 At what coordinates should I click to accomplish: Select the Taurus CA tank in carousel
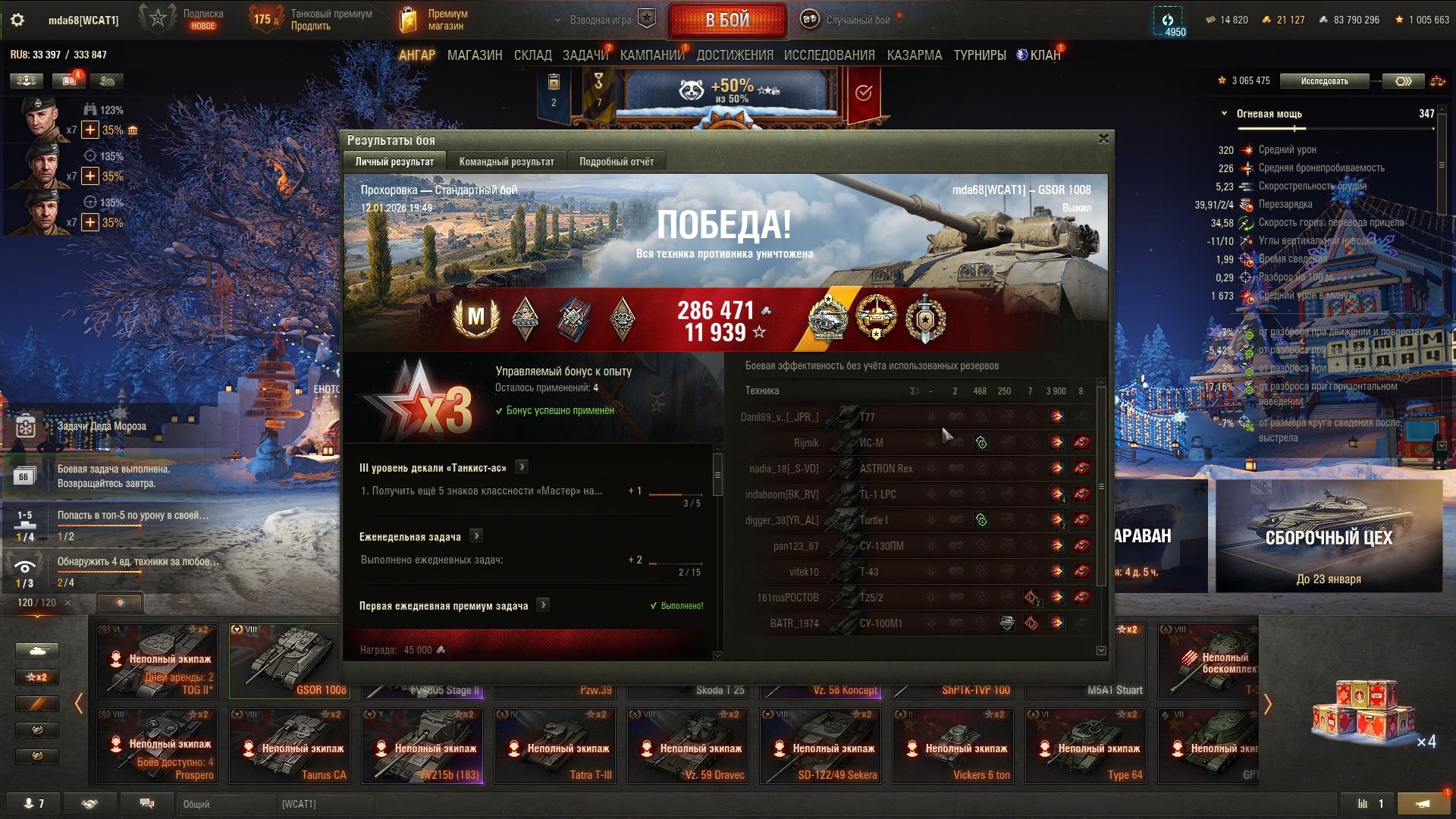tap(290, 745)
